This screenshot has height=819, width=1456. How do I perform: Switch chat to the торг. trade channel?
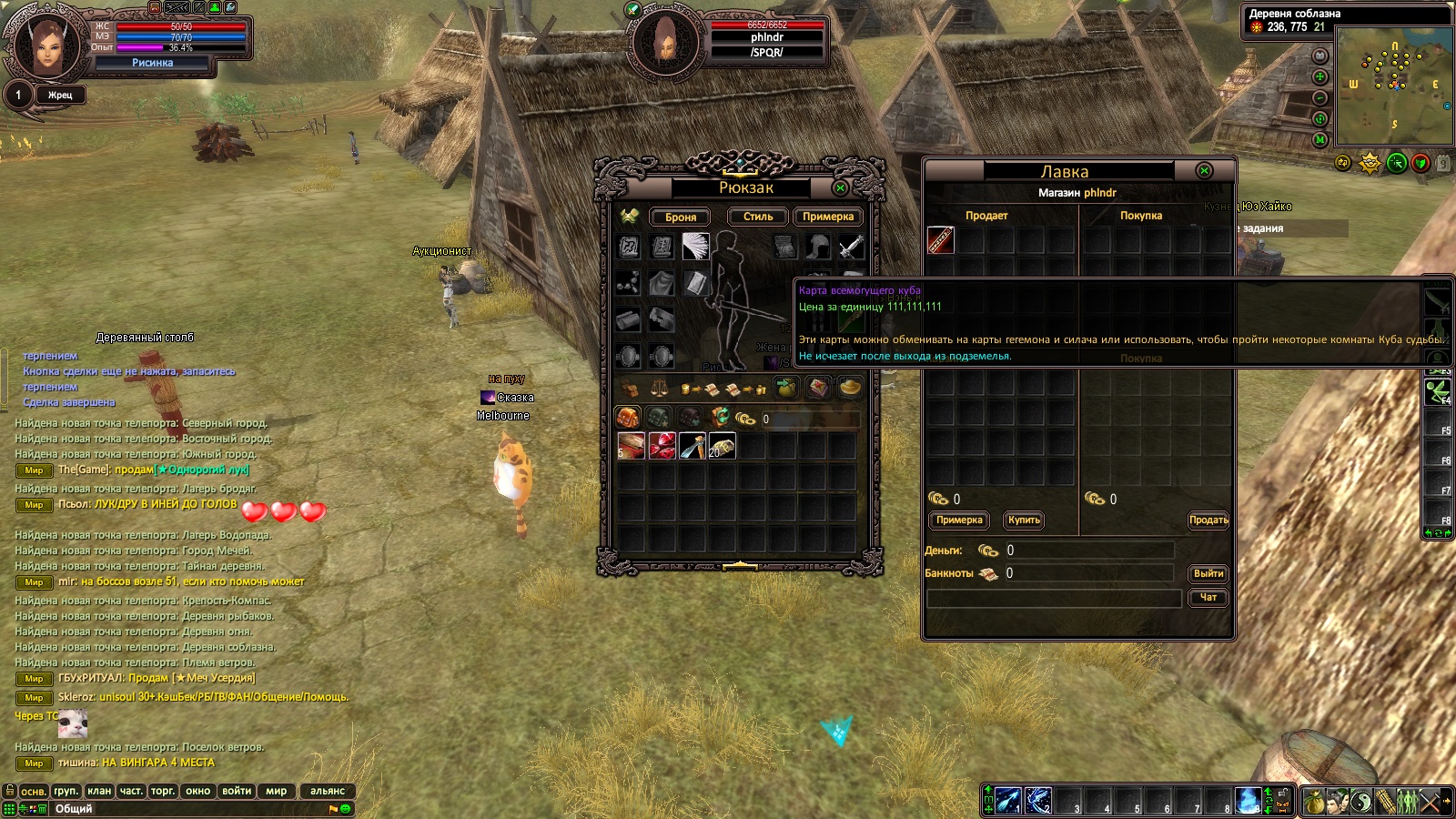click(163, 791)
